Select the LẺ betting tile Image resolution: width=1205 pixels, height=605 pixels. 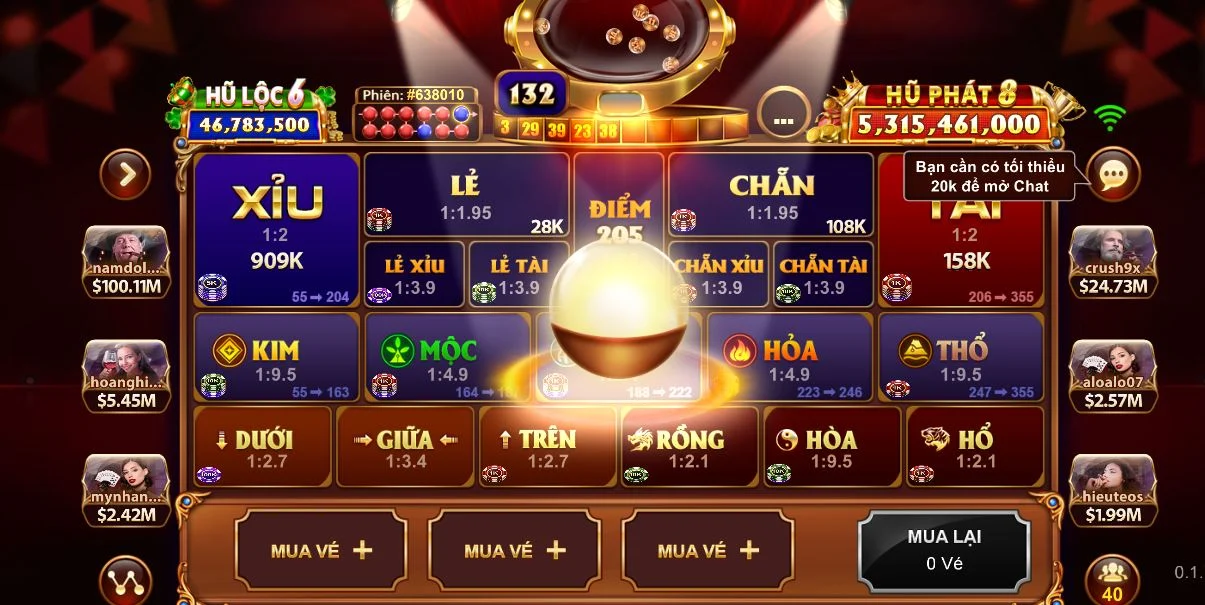(x=466, y=195)
